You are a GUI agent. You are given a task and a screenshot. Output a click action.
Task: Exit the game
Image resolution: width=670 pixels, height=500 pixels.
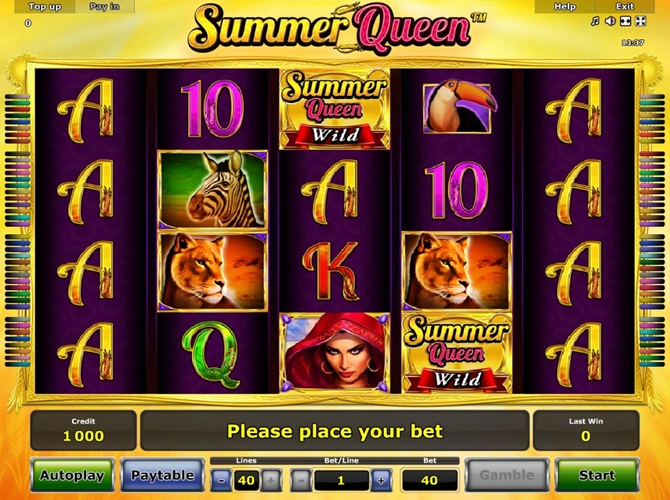pos(625,7)
